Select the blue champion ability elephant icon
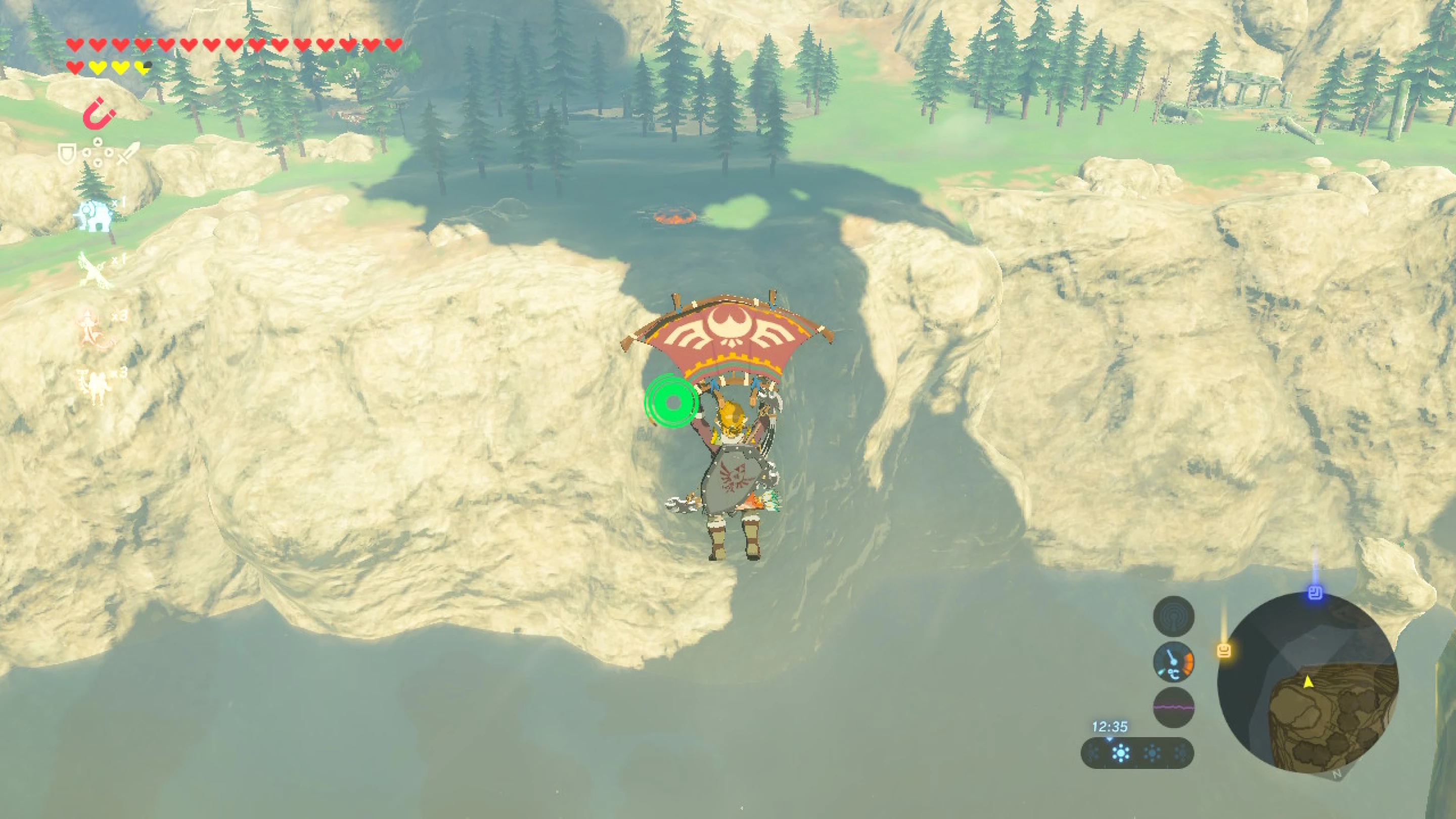The width and height of the screenshot is (1456, 819). coord(95,215)
